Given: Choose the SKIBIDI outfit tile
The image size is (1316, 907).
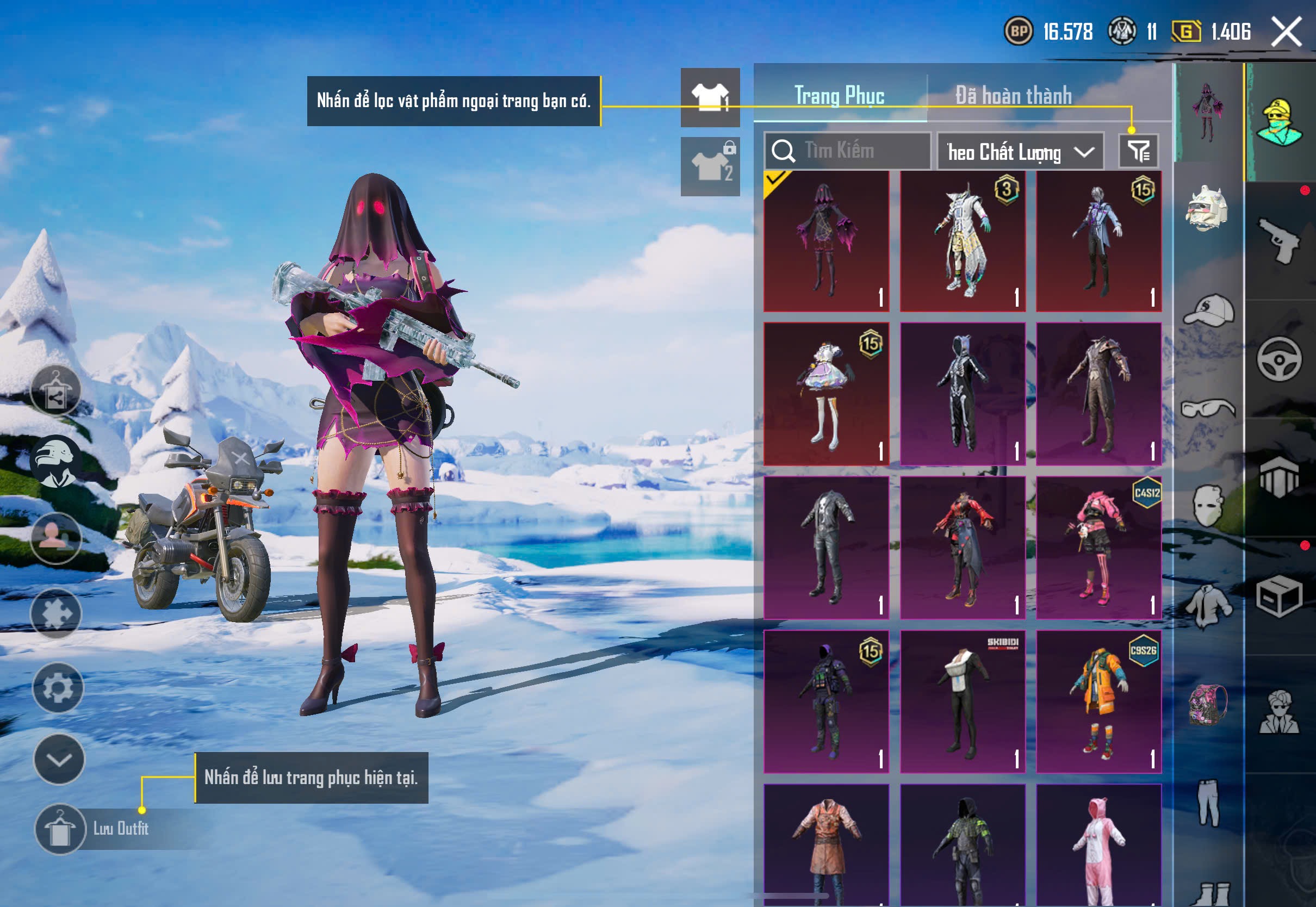Looking at the screenshot, I should pyautogui.click(x=962, y=701).
